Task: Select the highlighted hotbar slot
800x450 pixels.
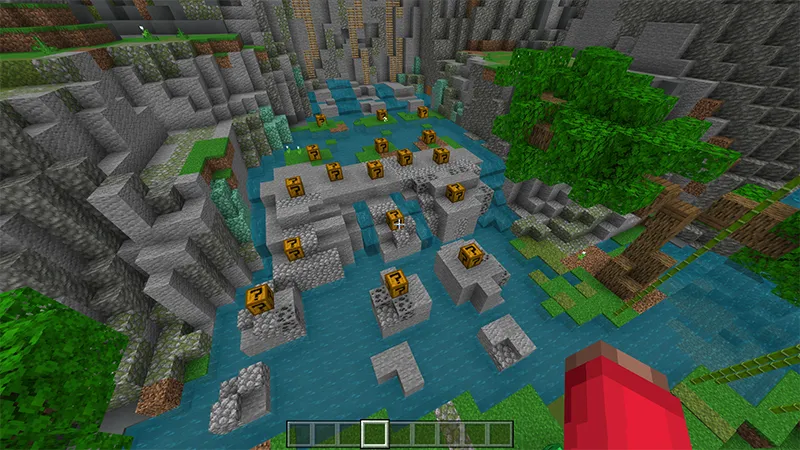Action: point(375,433)
